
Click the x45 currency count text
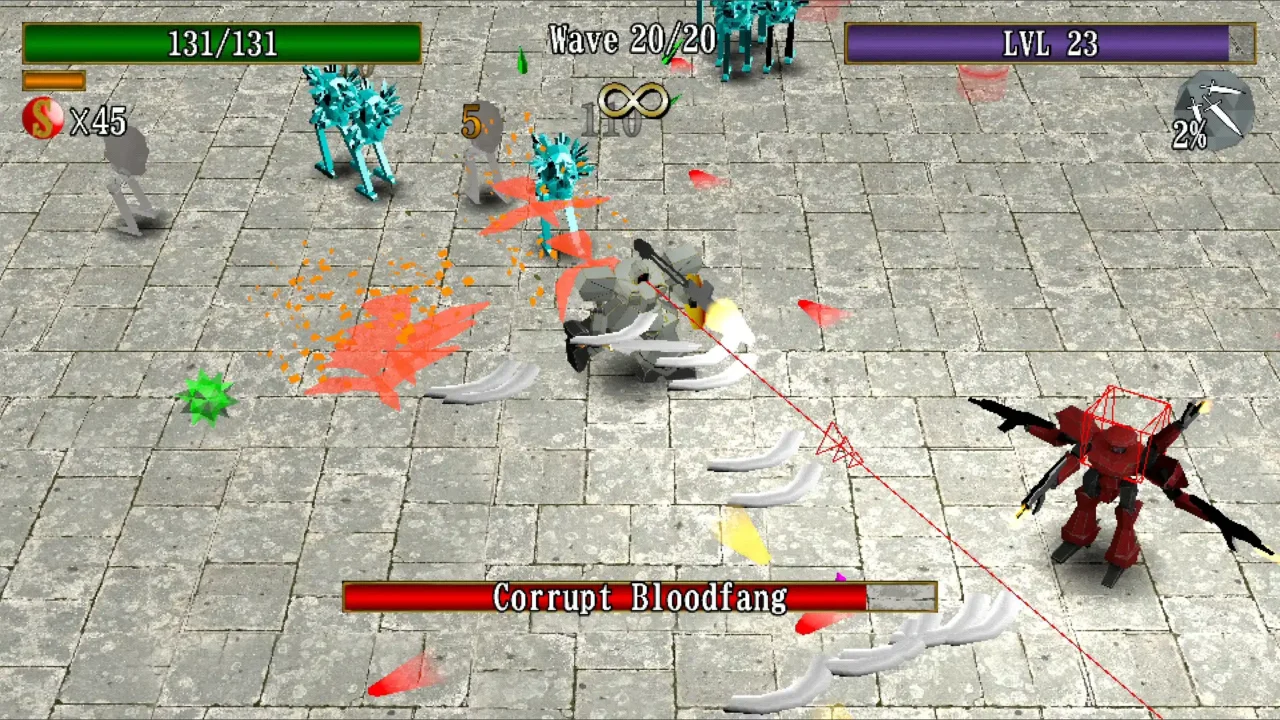(98, 122)
